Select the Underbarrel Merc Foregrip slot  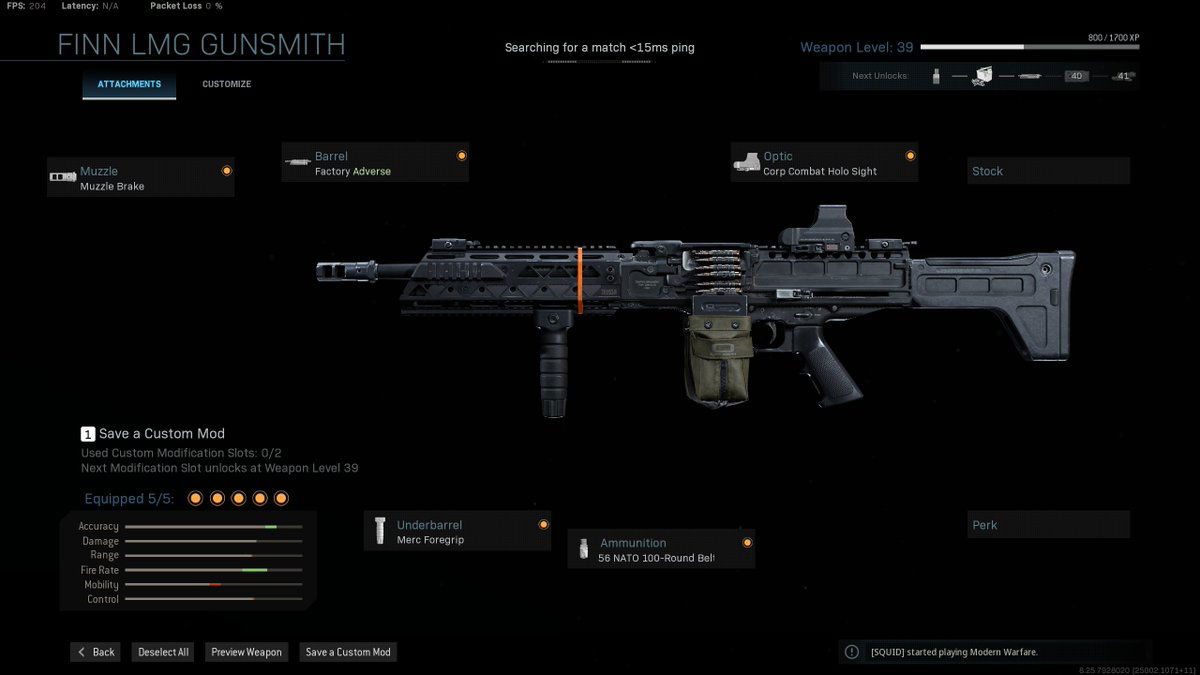[457, 532]
